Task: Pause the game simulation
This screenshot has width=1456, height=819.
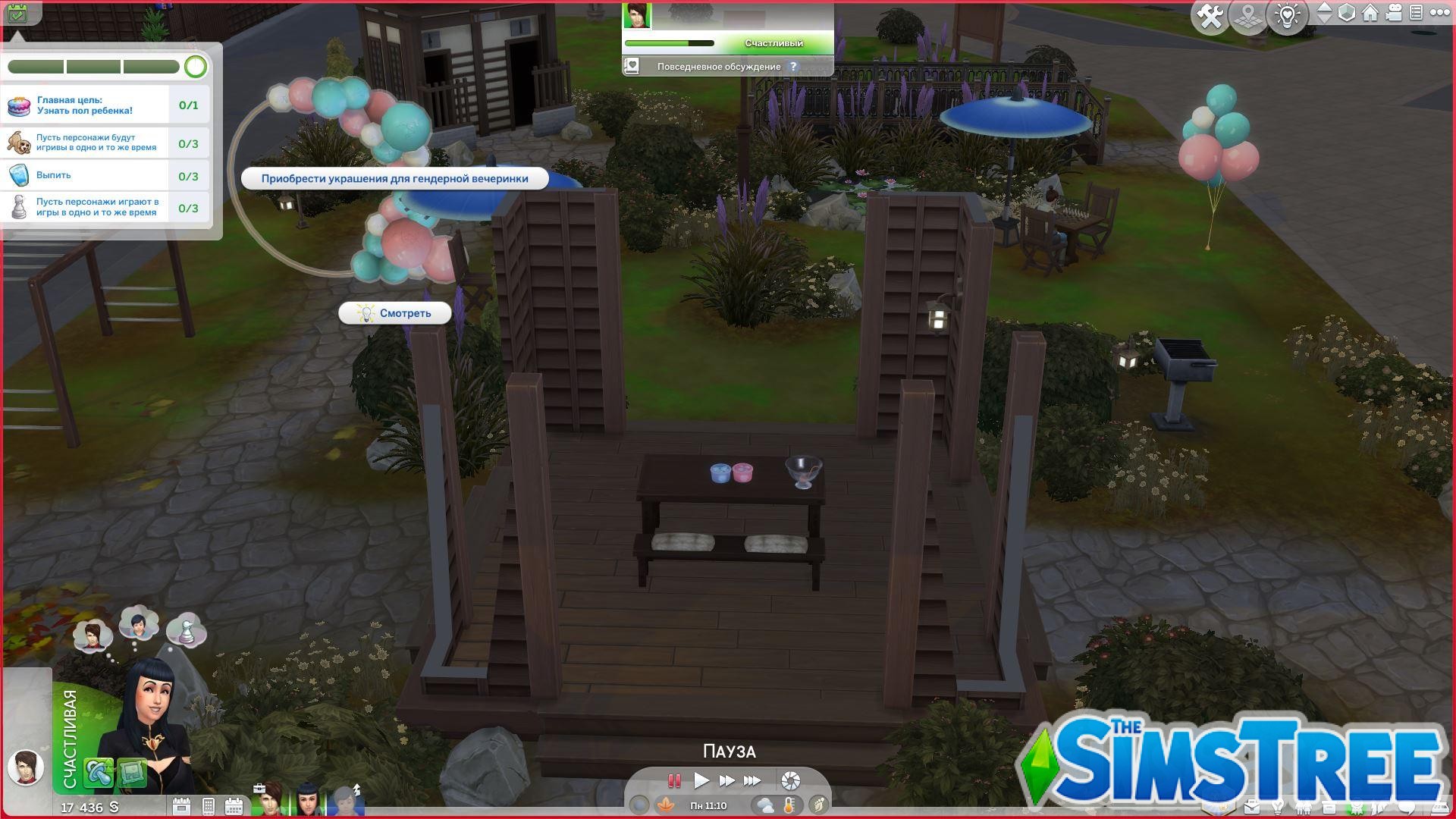Action: point(675,780)
